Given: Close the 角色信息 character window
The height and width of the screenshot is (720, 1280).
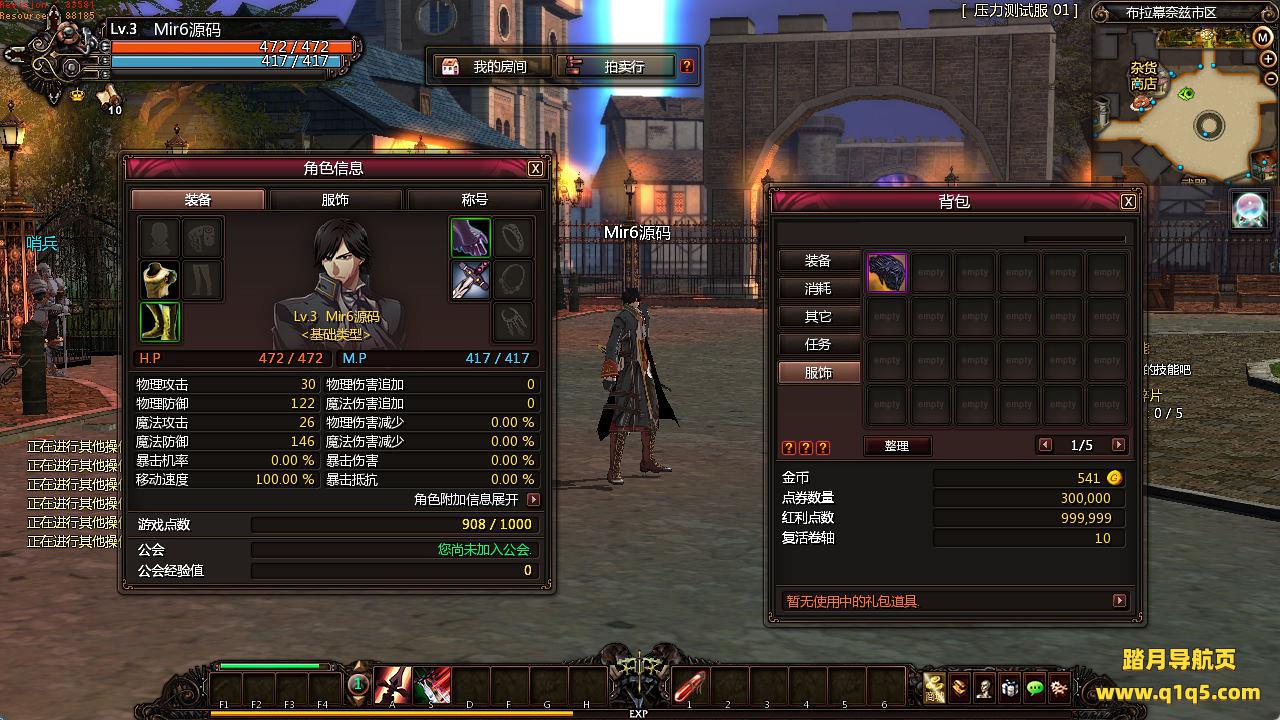Looking at the screenshot, I should click(536, 169).
